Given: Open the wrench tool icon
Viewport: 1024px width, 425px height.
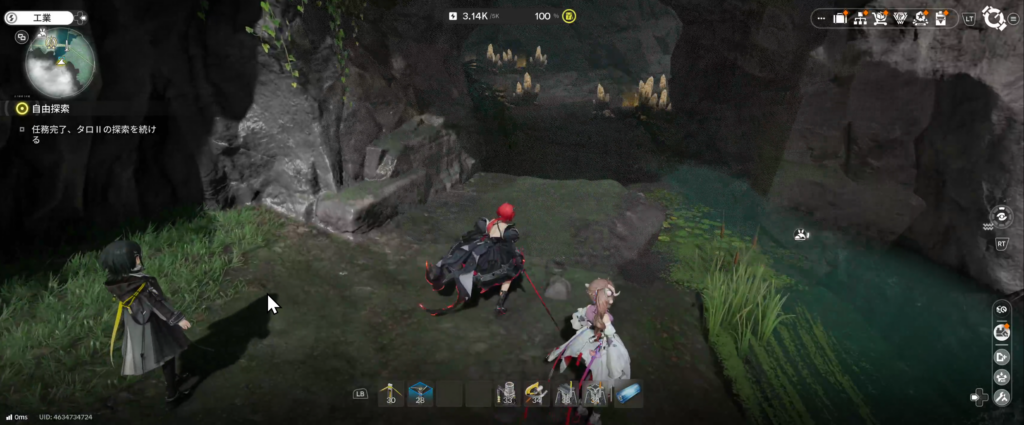Looking at the screenshot, I should tap(1002, 397).
